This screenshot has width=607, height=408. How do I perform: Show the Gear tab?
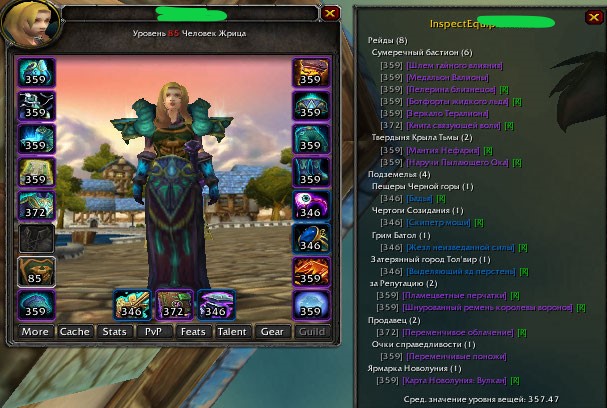[x=272, y=331]
